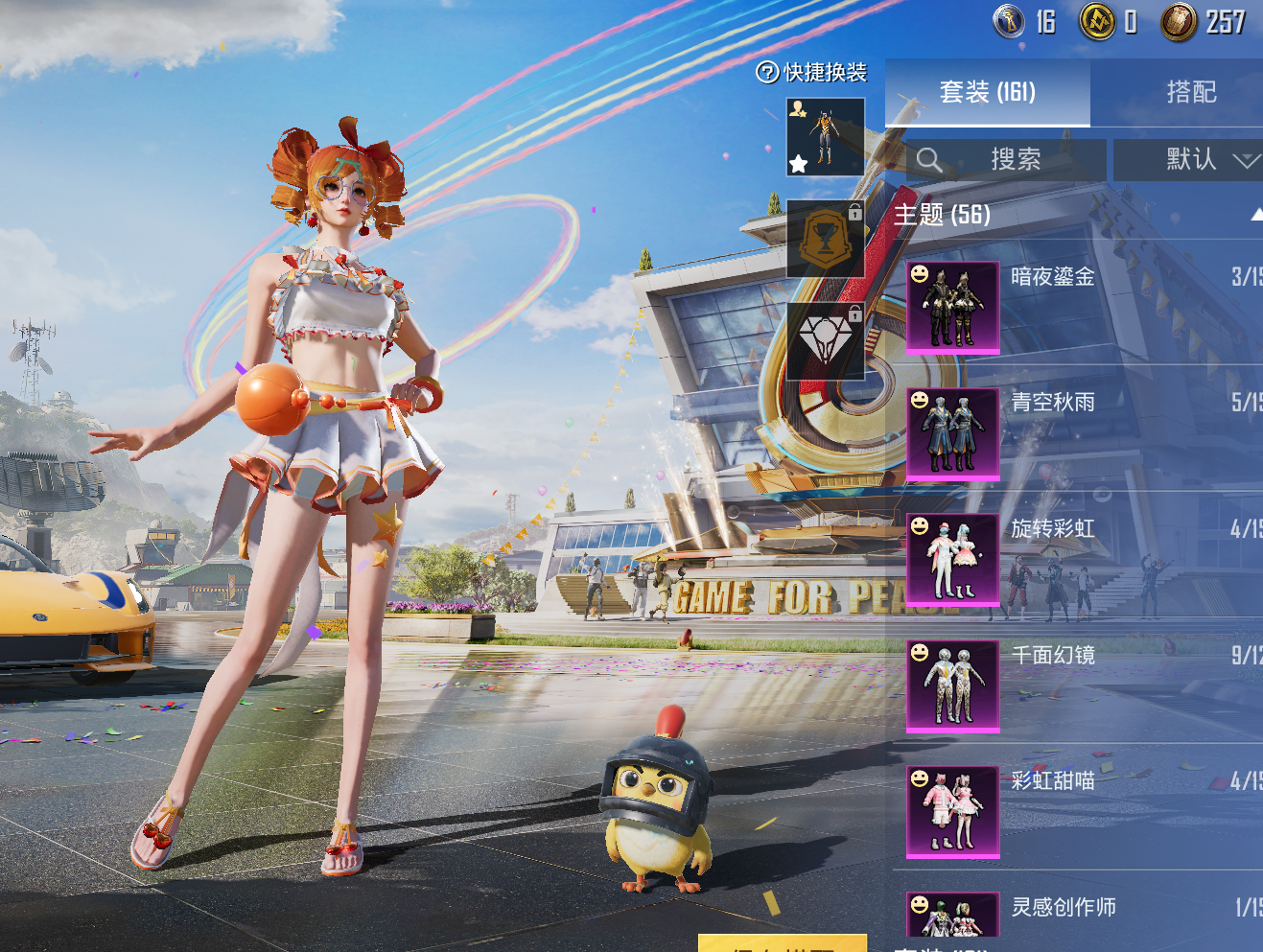Open the 搭配 tab
Image resolution: width=1263 pixels, height=952 pixels.
coord(1190,92)
